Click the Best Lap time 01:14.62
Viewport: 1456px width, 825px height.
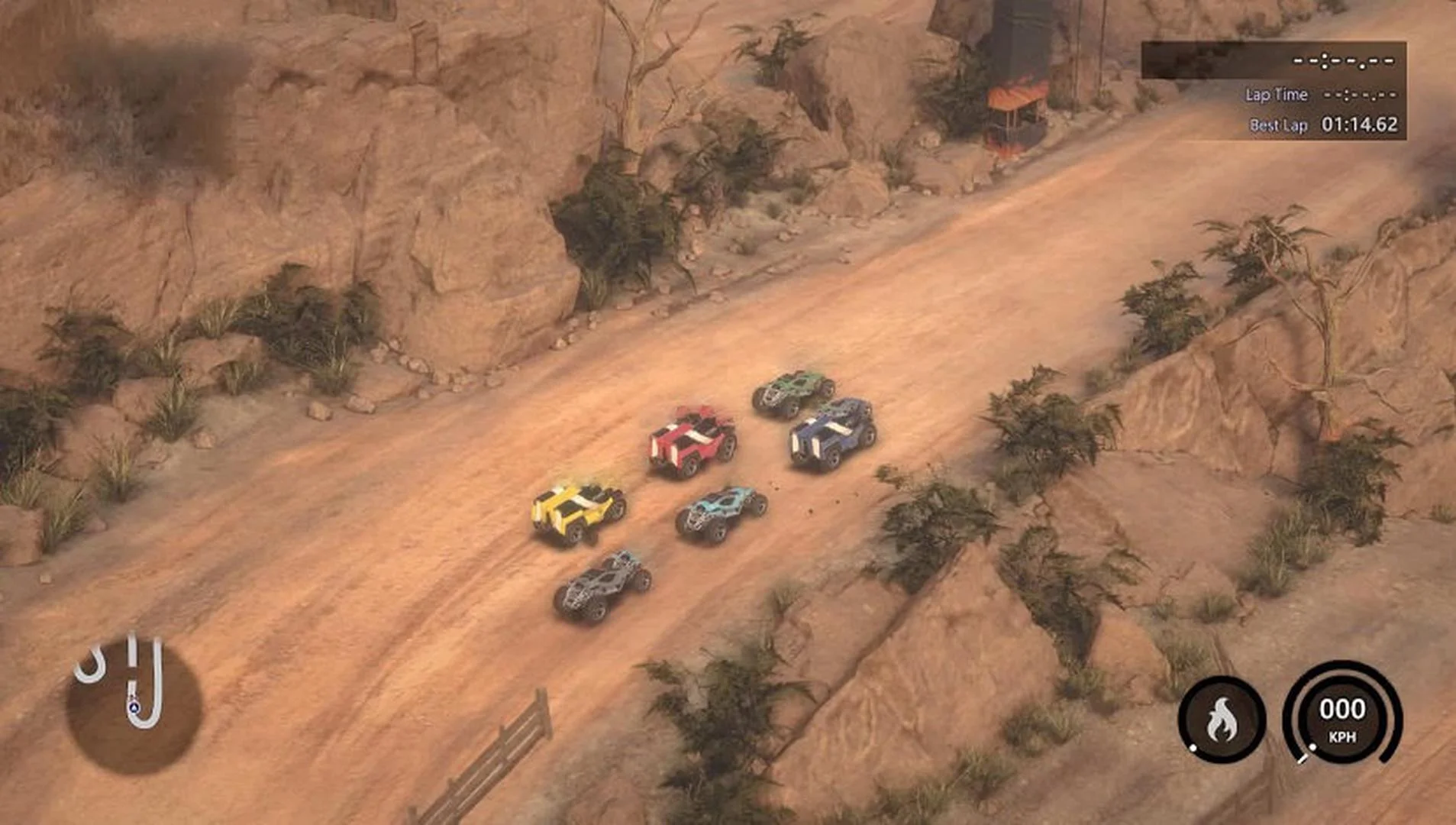click(x=1361, y=123)
